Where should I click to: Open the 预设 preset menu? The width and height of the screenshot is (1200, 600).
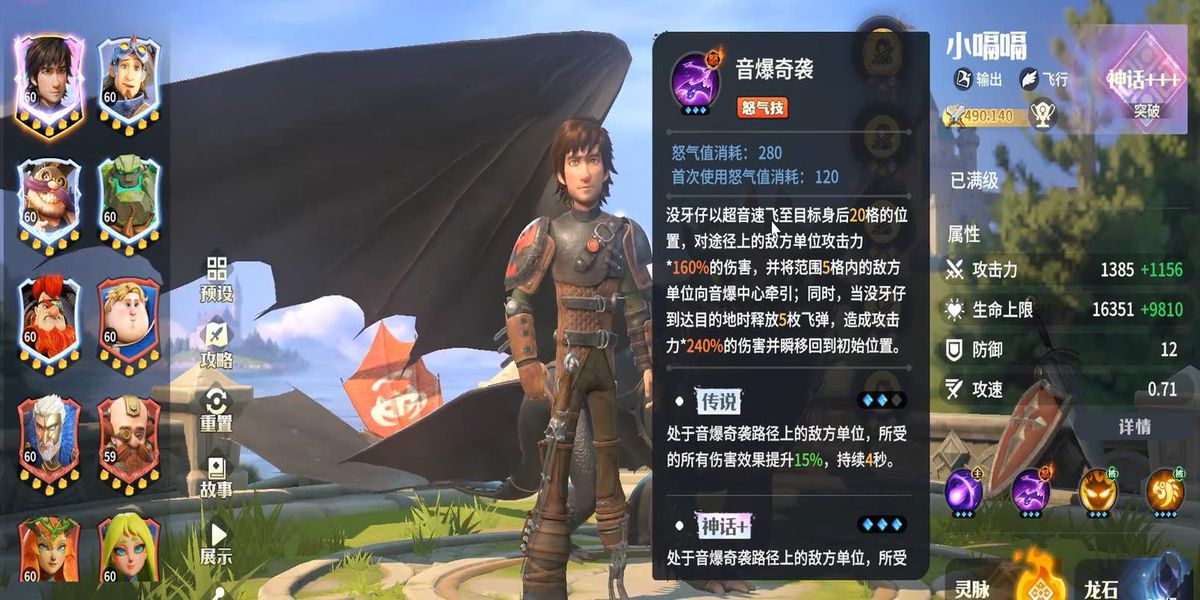(x=216, y=280)
